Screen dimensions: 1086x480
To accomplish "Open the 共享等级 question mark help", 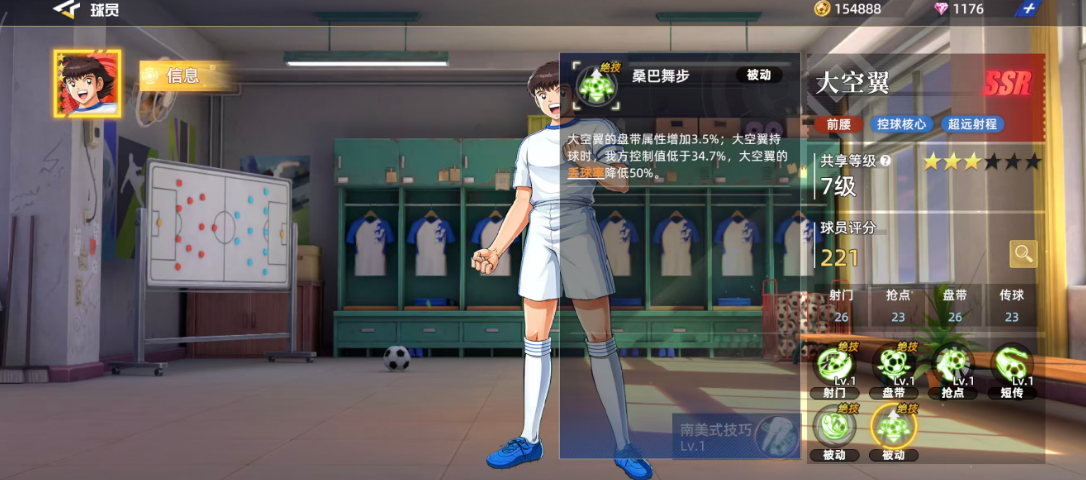I will tap(885, 160).
